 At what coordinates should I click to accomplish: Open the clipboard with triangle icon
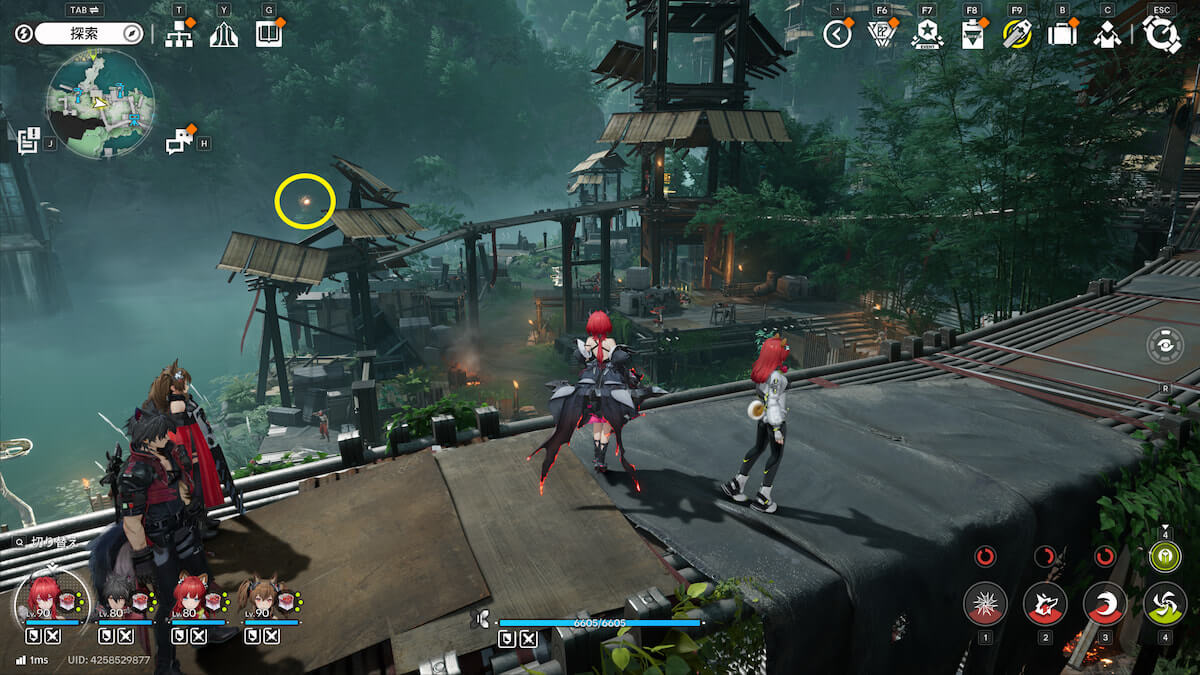[x=972, y=35]
